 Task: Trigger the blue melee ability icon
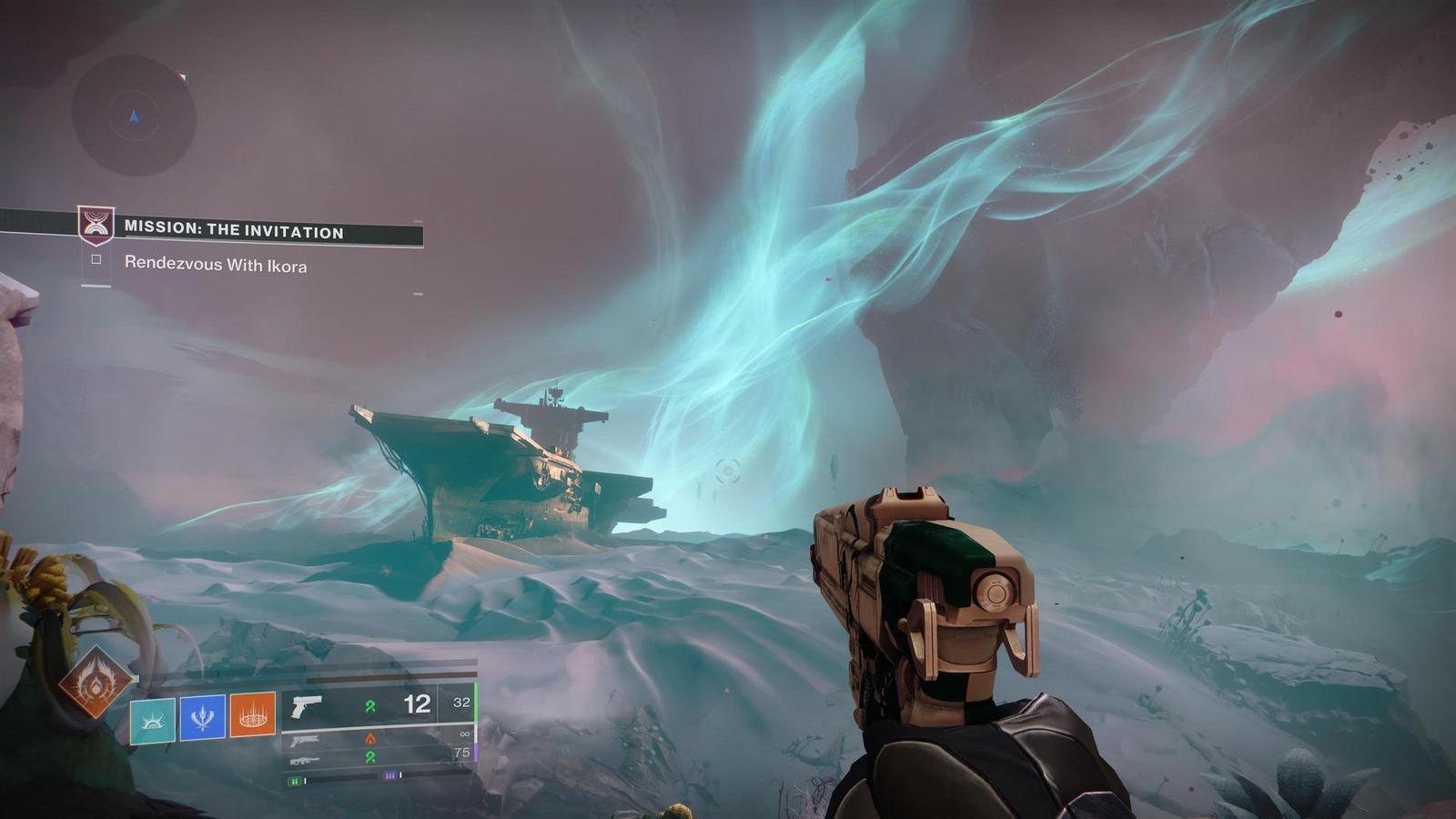pyautogui.click(x=202, y=717)
